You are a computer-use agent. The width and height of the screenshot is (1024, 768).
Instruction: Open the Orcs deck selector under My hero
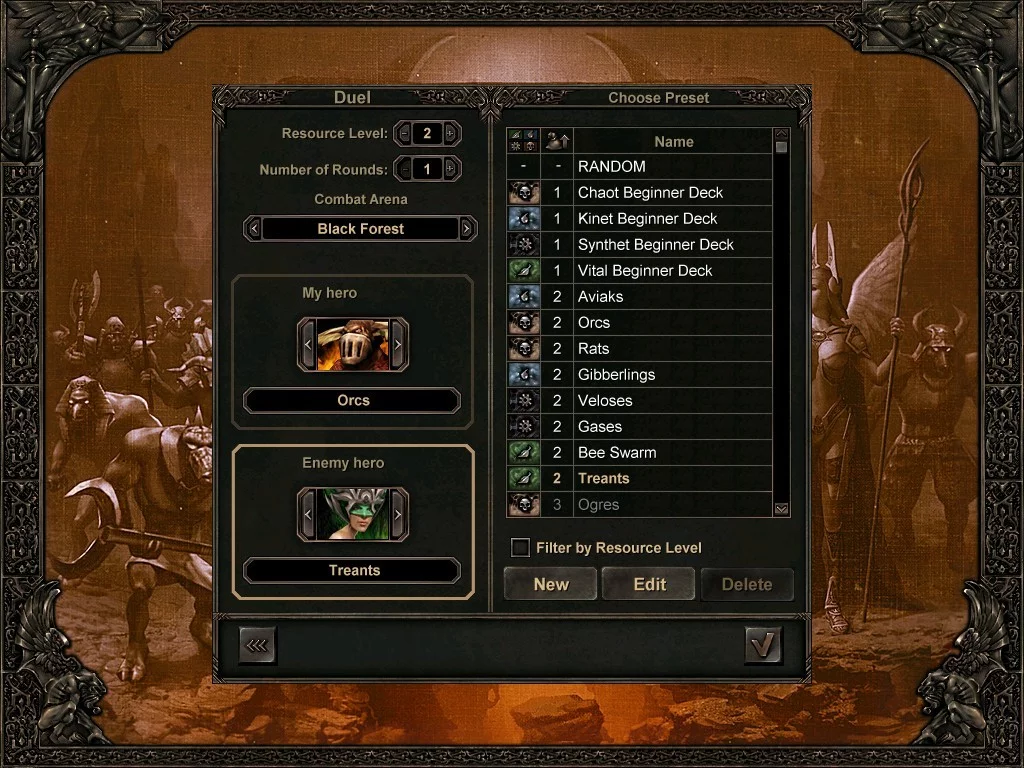coord(353,401)
